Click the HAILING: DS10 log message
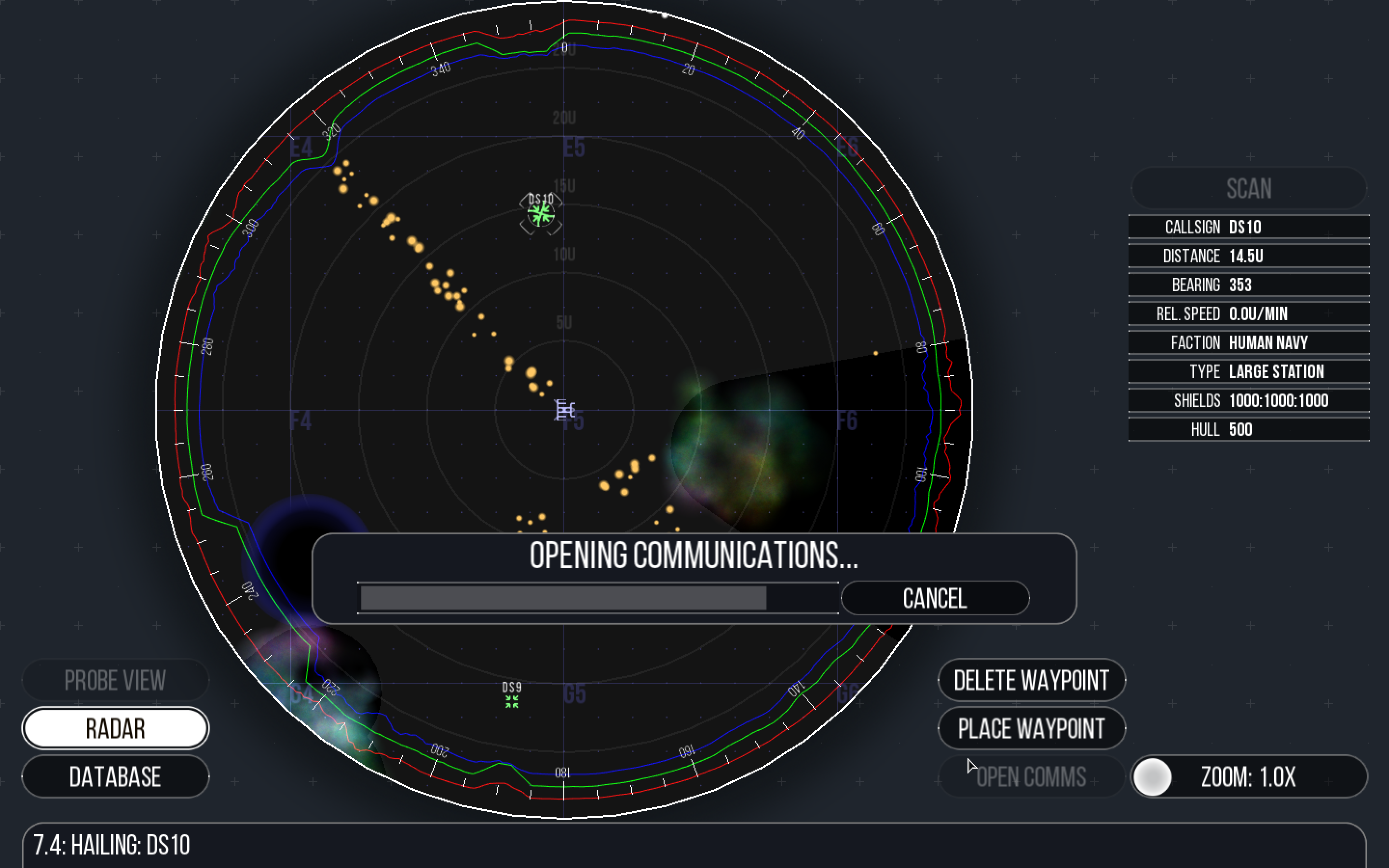Image resolution: width=1389 pixels, height=868 pixels. coord(112,844)
